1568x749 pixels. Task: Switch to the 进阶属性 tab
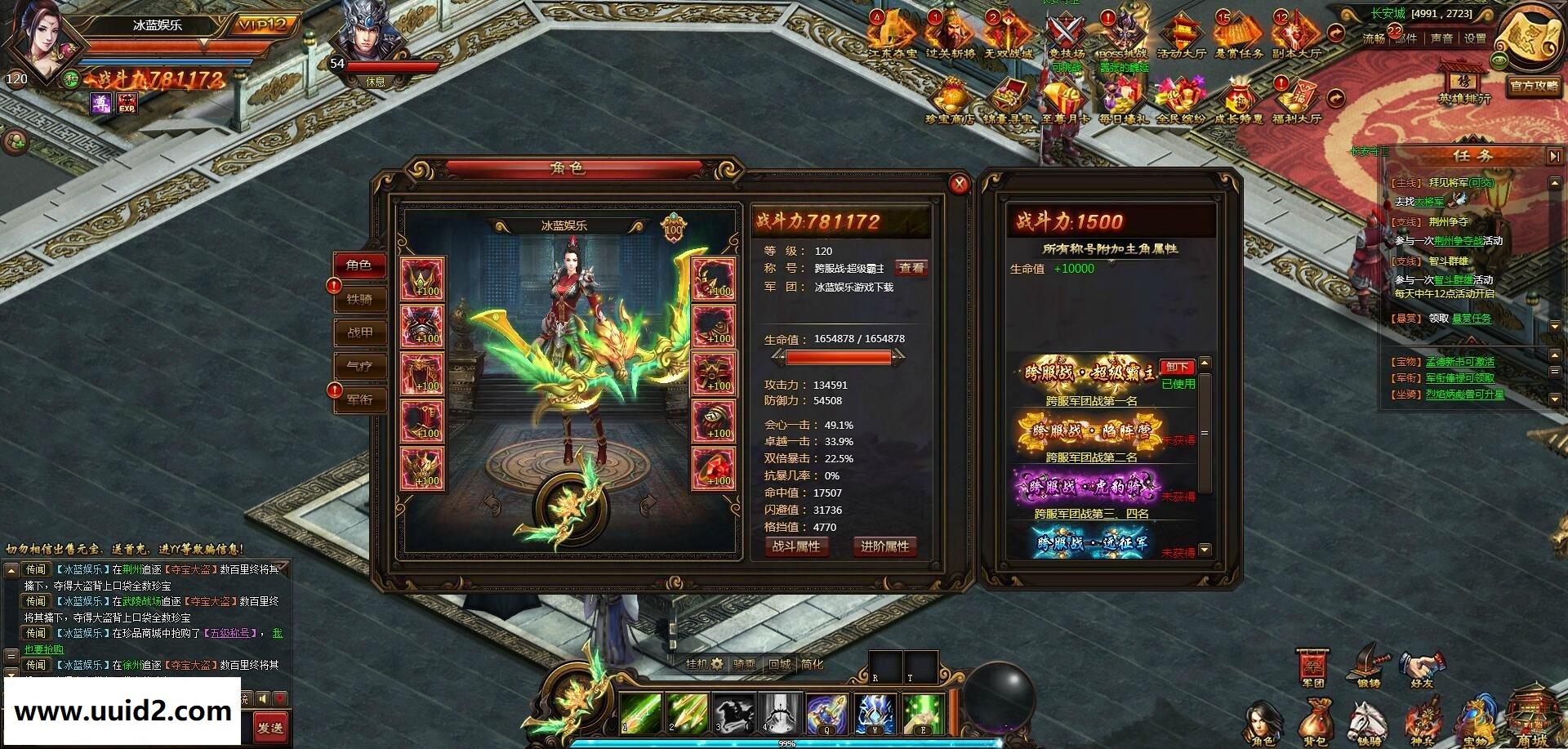pos(884,548)
